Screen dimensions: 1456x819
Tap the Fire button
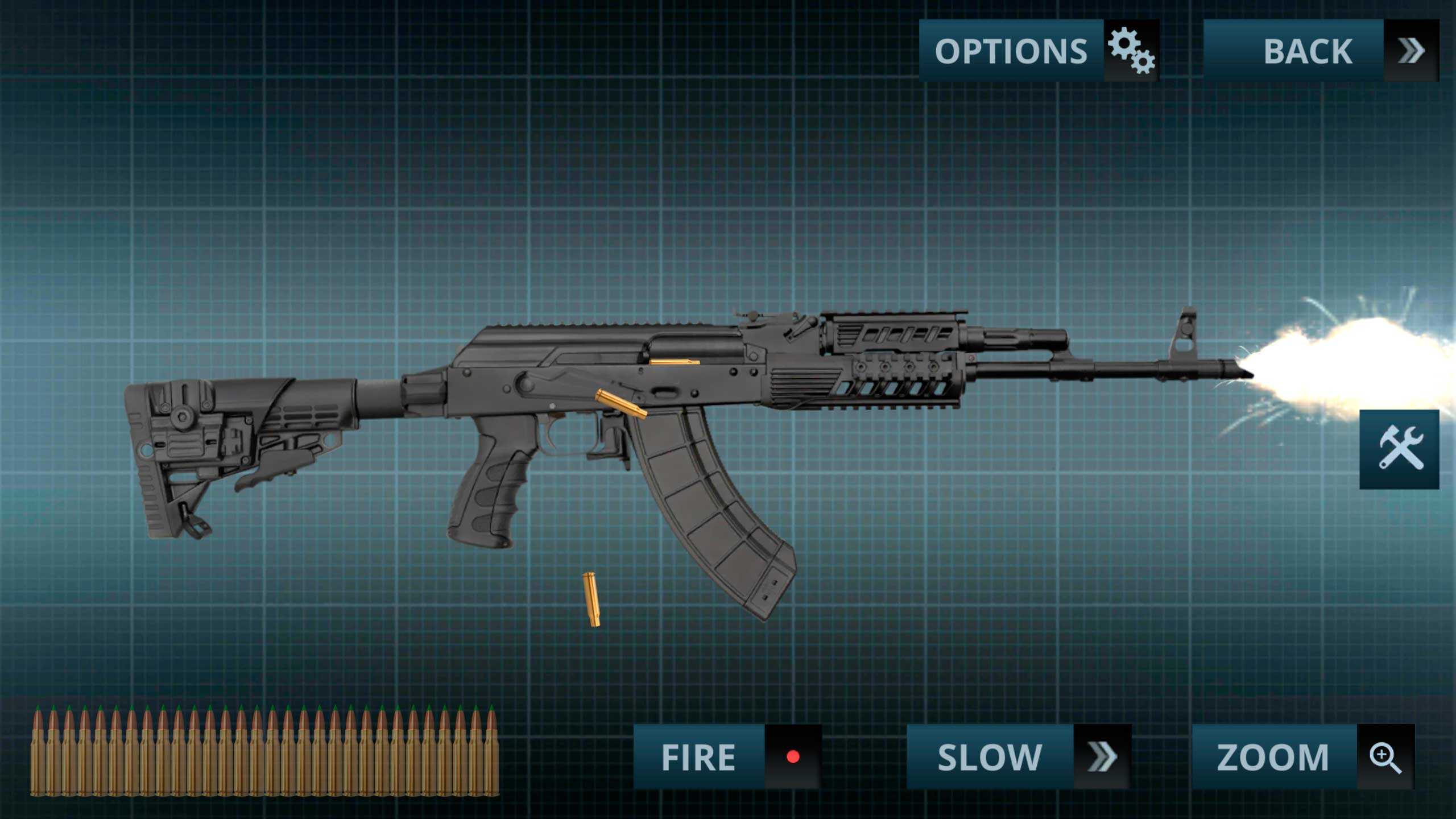727,756
